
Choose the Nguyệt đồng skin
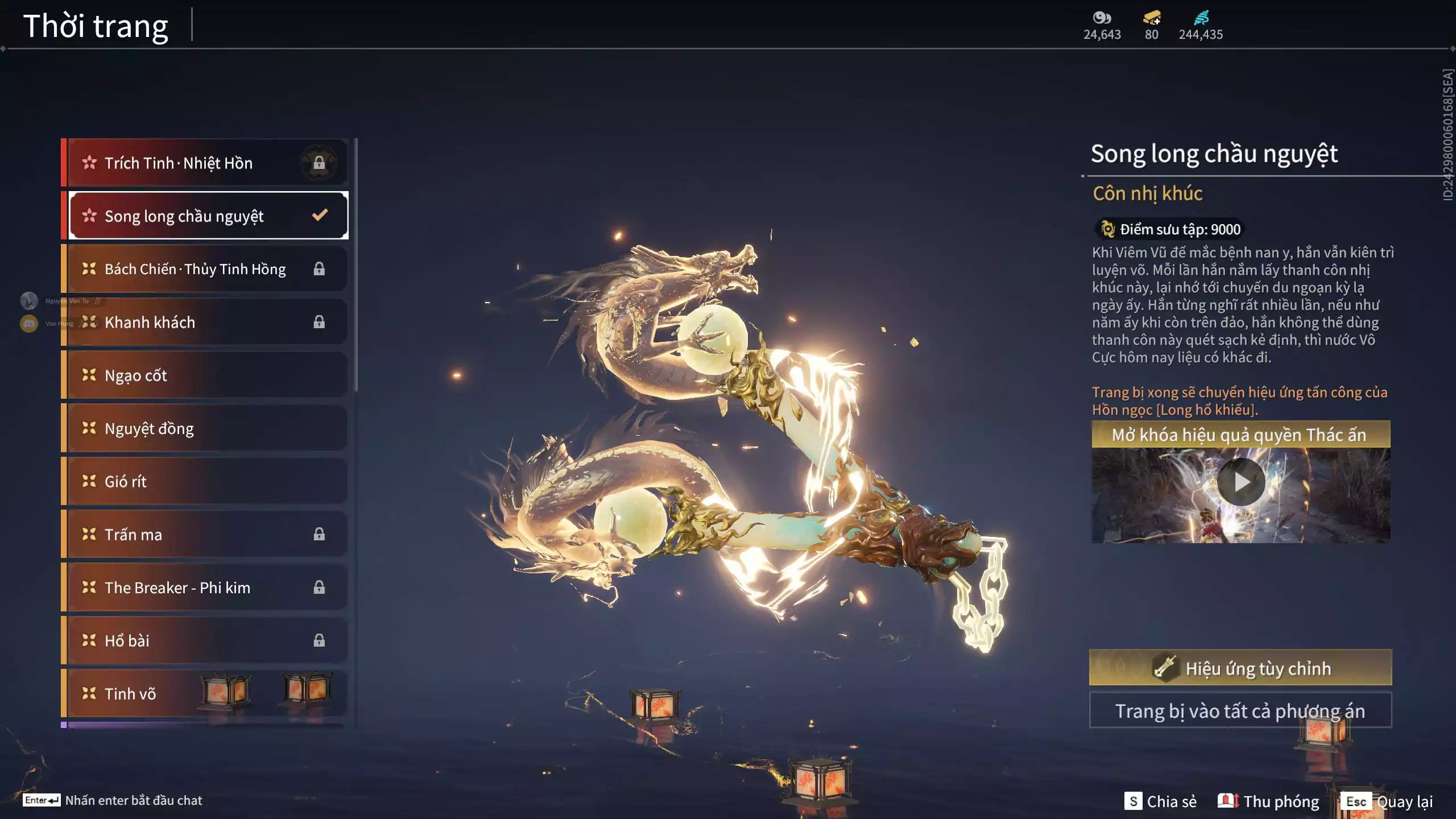tap(205, 428)
